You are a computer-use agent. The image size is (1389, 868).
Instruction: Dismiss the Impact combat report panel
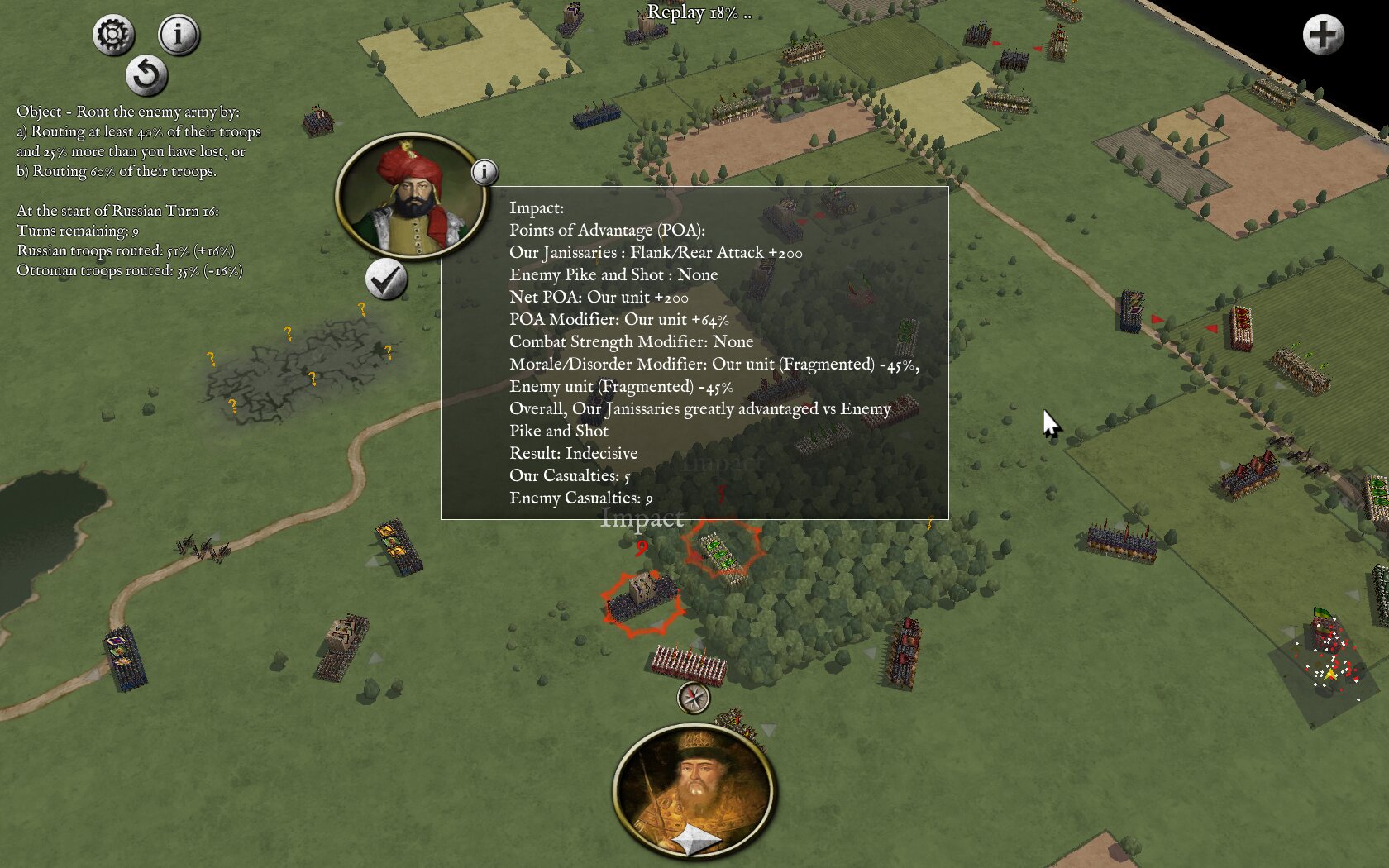[694, 353]
